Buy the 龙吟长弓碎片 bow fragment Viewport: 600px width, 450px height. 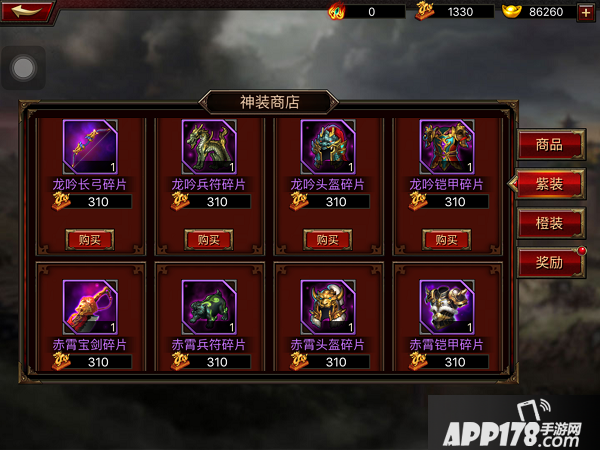90,239
